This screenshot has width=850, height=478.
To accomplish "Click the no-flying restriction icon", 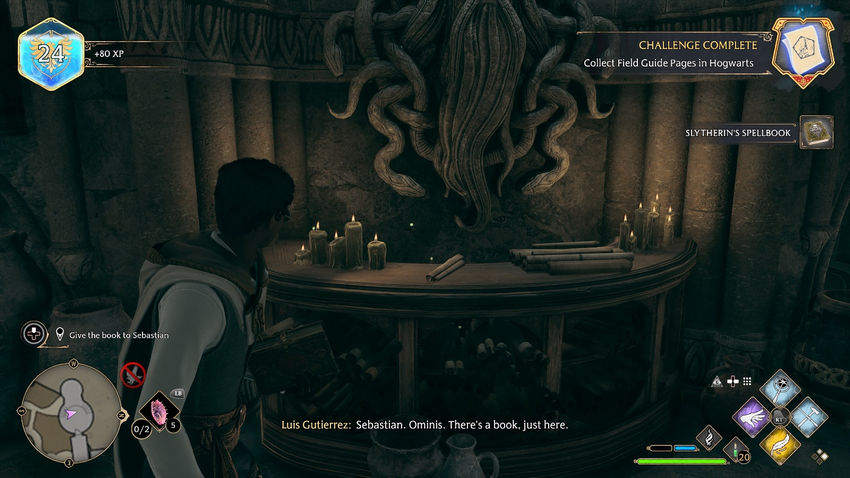I will tap(132, 374).
